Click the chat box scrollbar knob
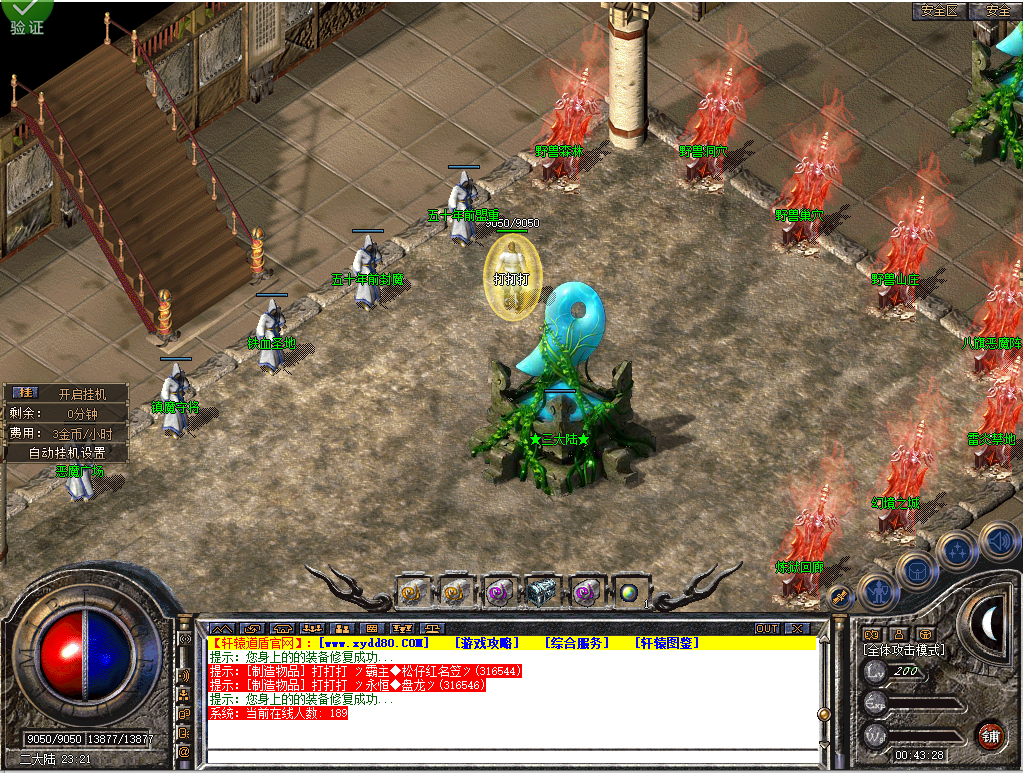 pyautogui.click(x=824, y=714)
